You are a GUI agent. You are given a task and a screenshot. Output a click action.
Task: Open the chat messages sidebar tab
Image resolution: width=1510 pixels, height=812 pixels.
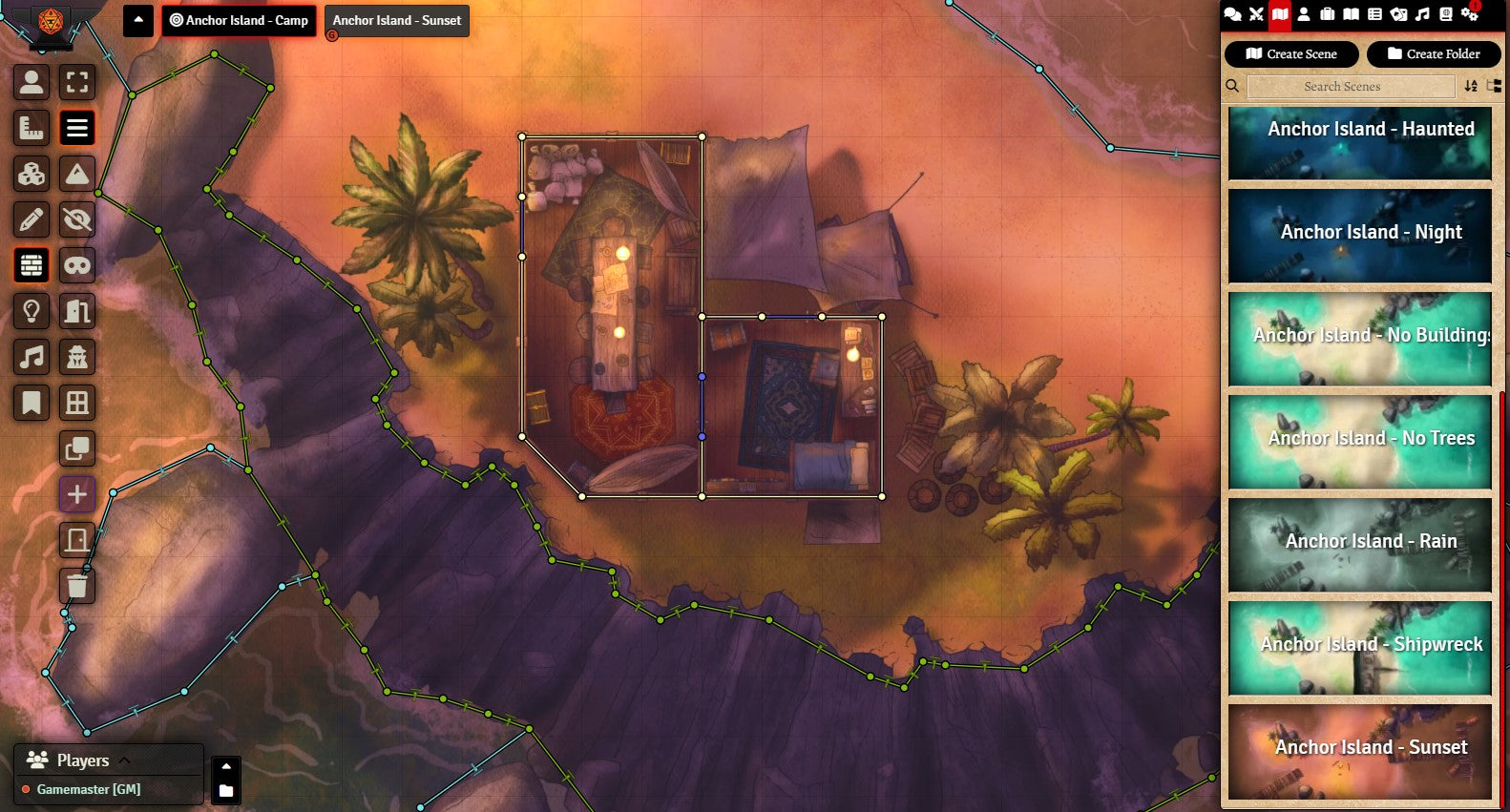[1232, 14]
